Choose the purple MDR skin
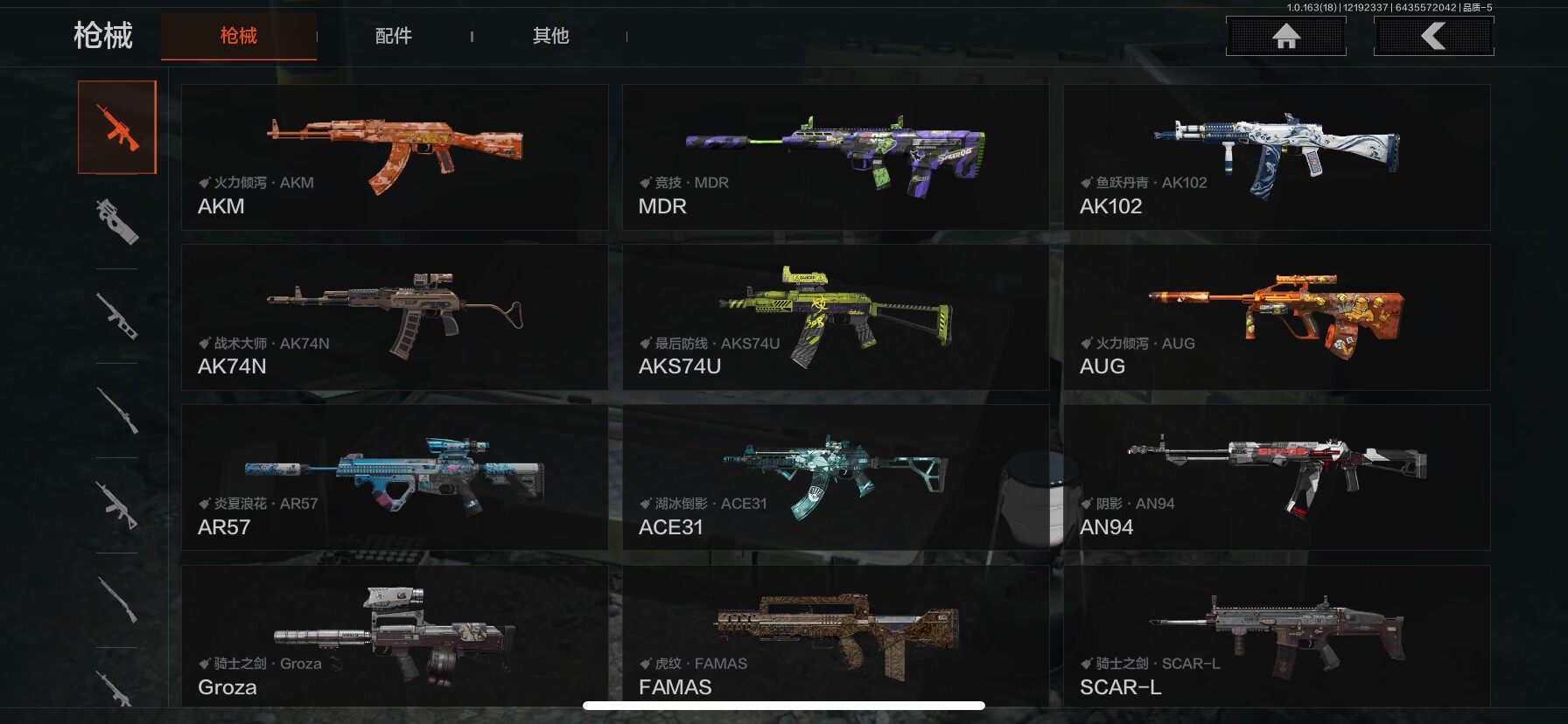Viewport: 1568px width, 724px height. 836,157
